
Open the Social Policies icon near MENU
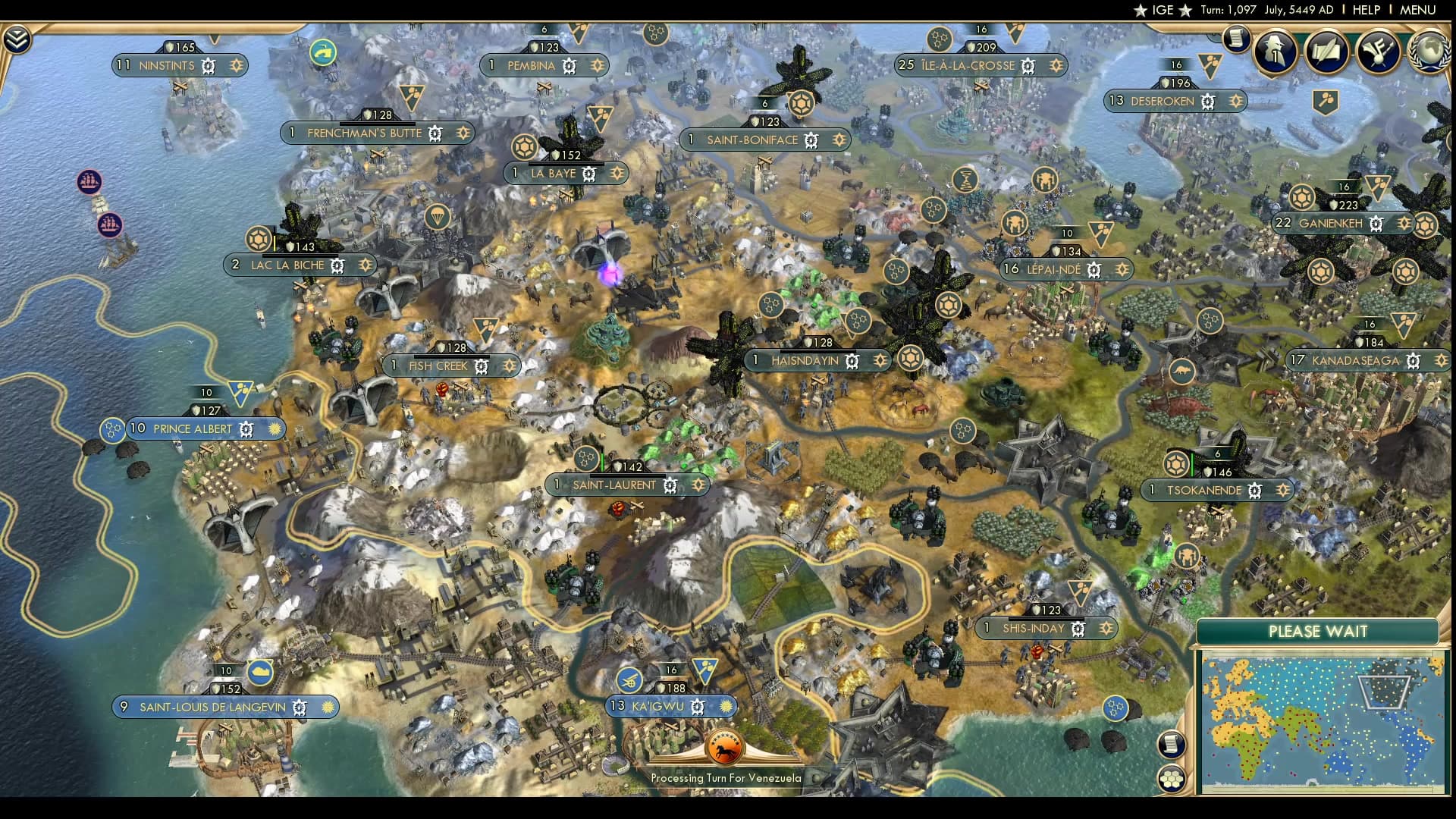[1376, 50]
